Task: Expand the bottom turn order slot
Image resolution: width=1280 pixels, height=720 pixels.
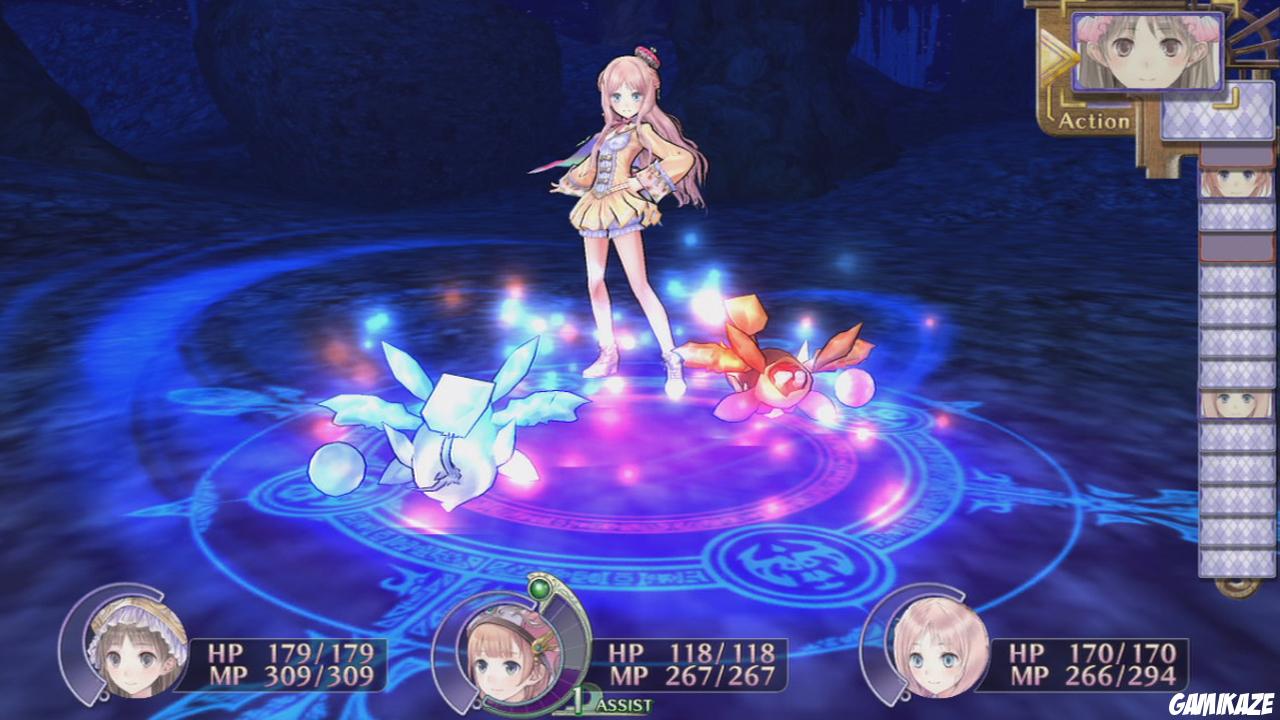Action: [1237, 565]
